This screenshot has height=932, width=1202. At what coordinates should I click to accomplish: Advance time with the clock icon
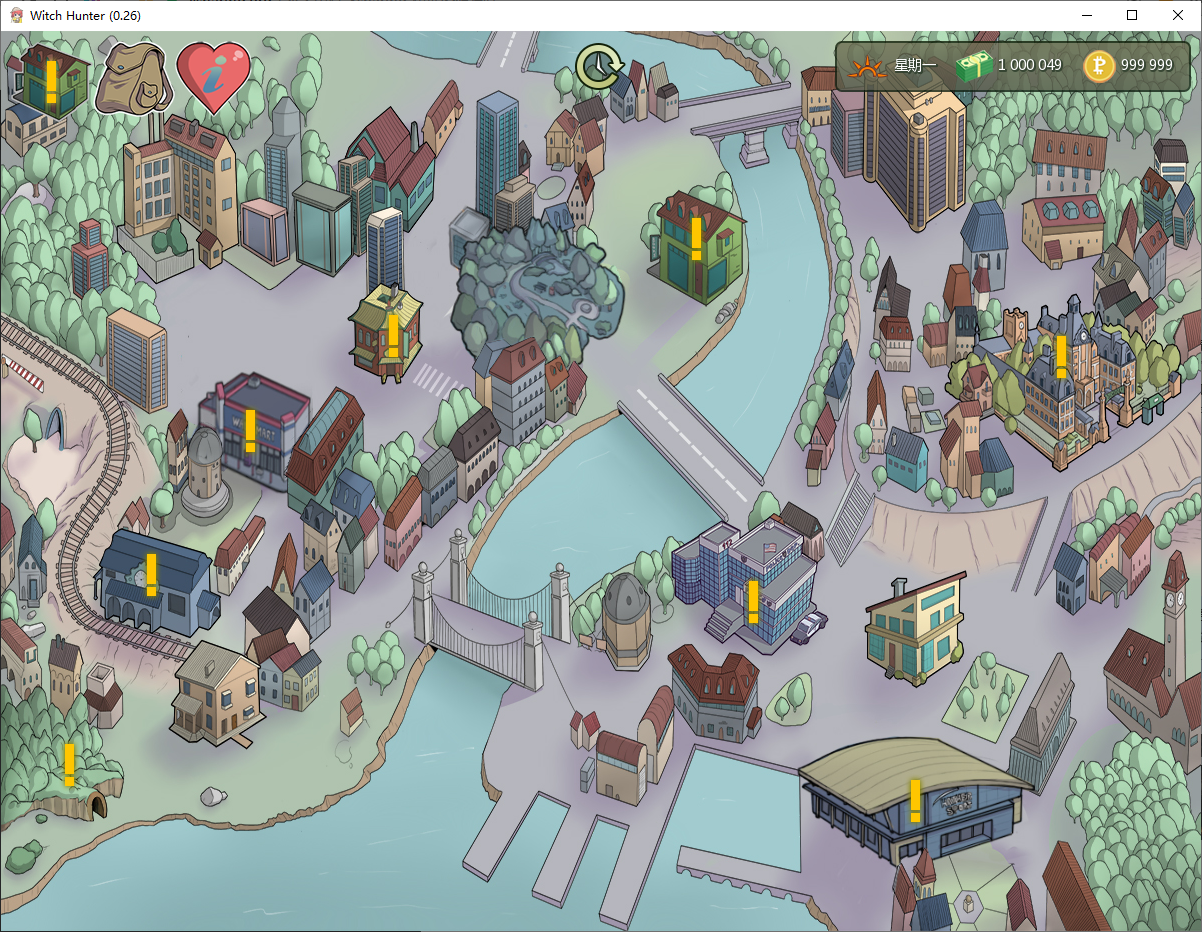pos(599,66)
